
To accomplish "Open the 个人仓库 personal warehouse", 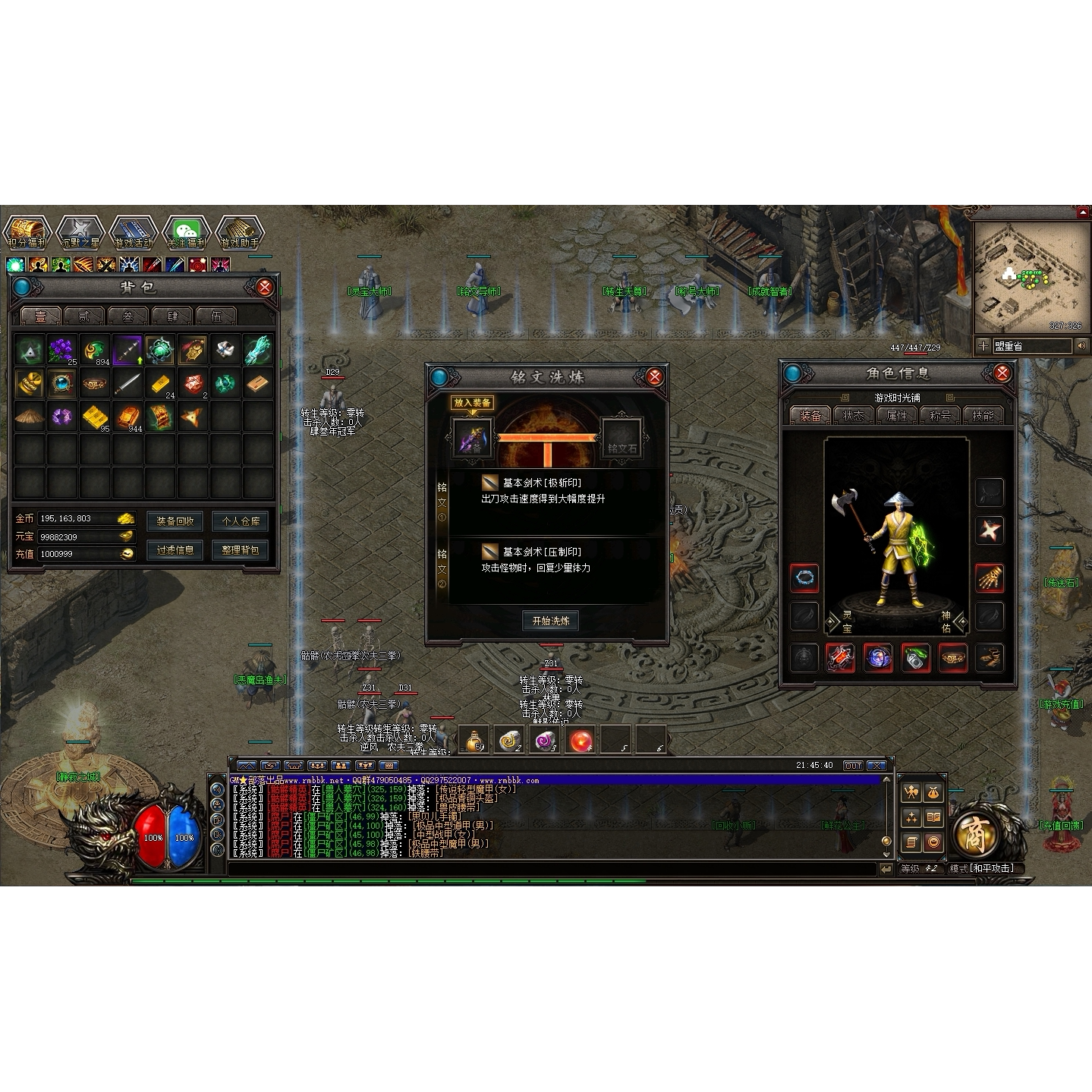I will (x=240, y=521).
